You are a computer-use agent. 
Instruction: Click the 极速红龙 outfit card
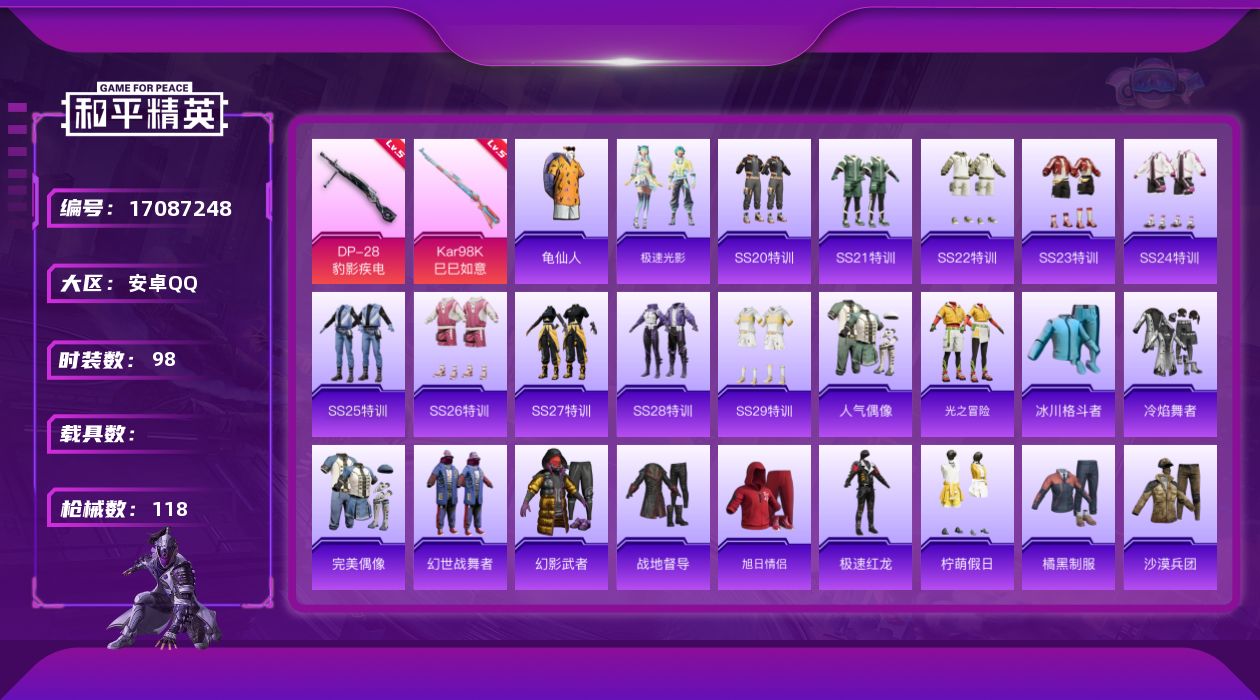865,517
